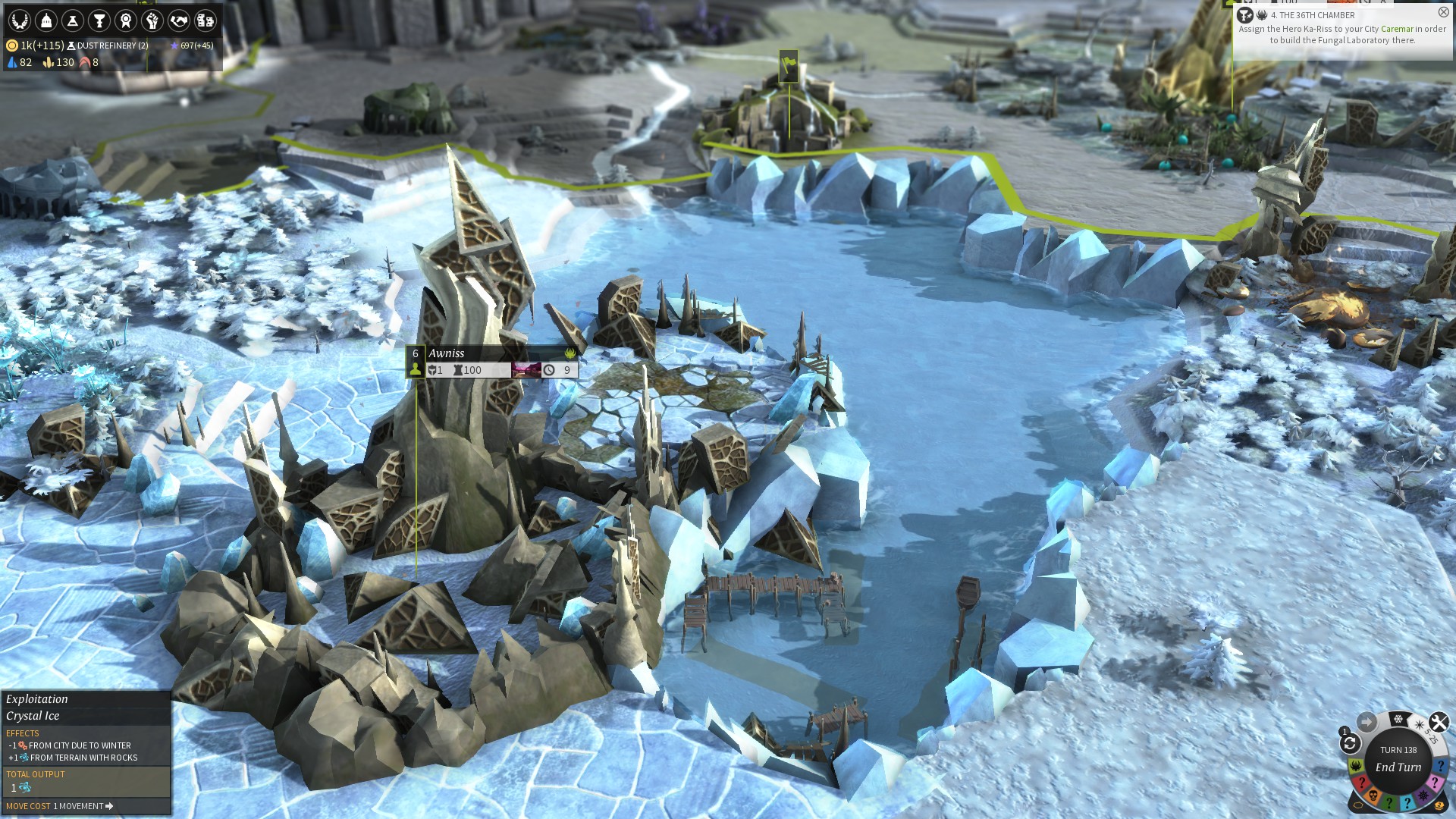
Task: Open the Research flask screen
Action: click(73, 20)
